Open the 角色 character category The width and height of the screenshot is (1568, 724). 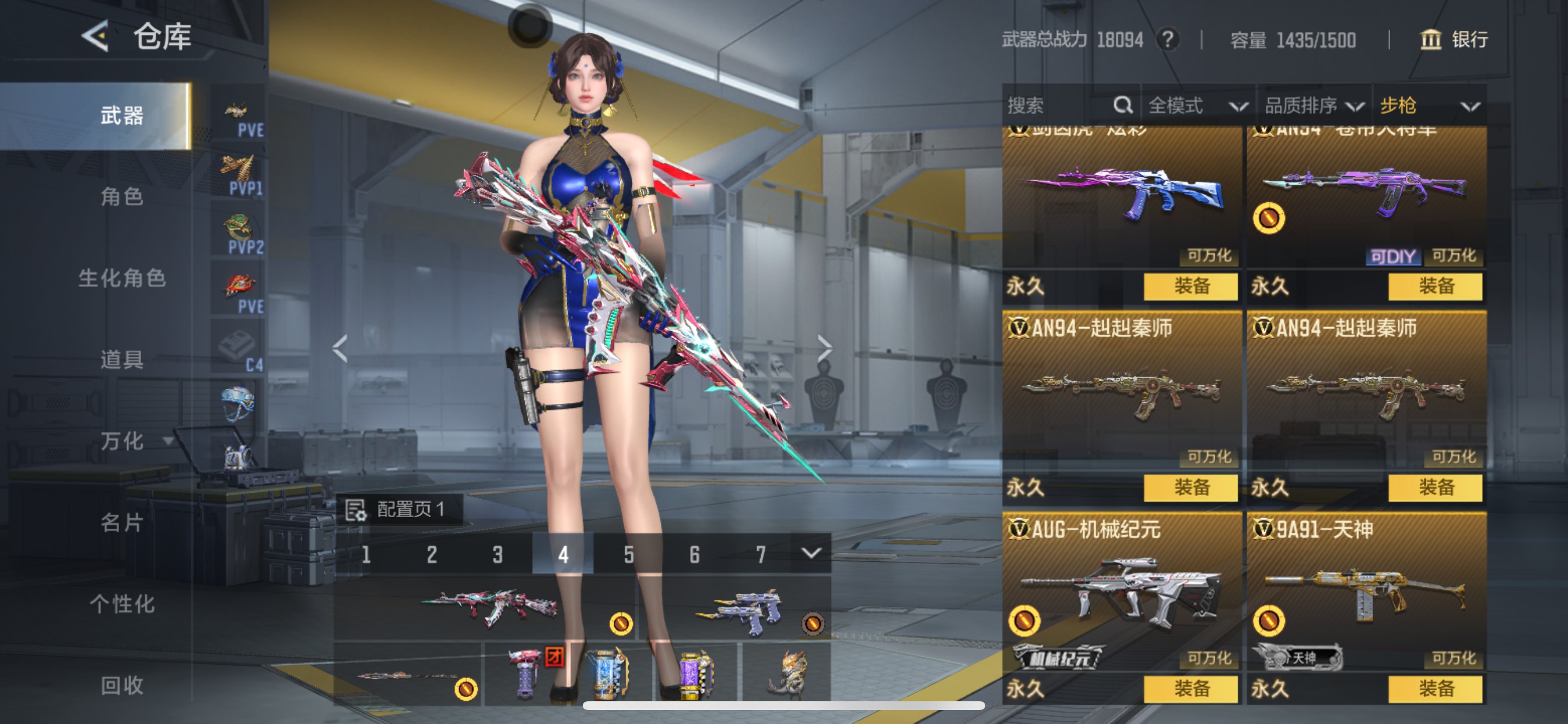click(x=122, y=196)
